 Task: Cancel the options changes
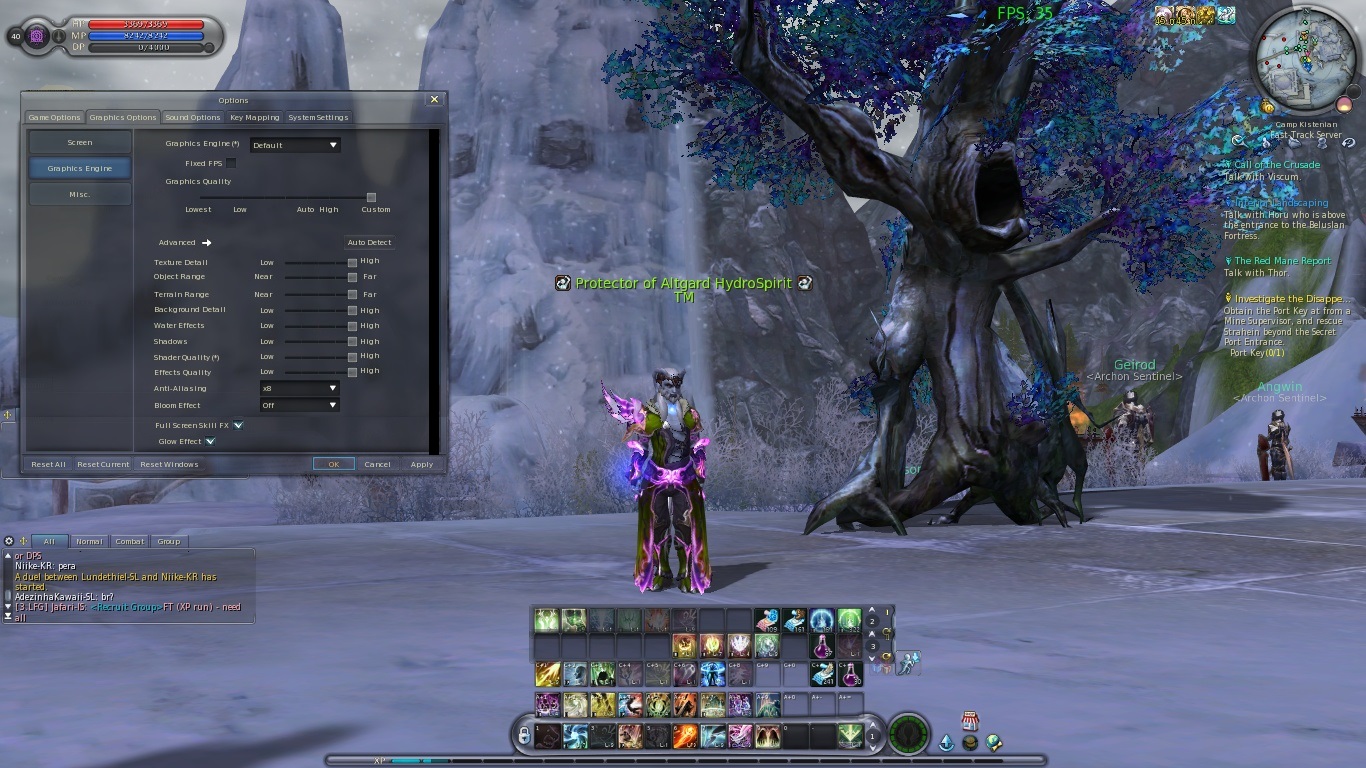tap(377, 464)
